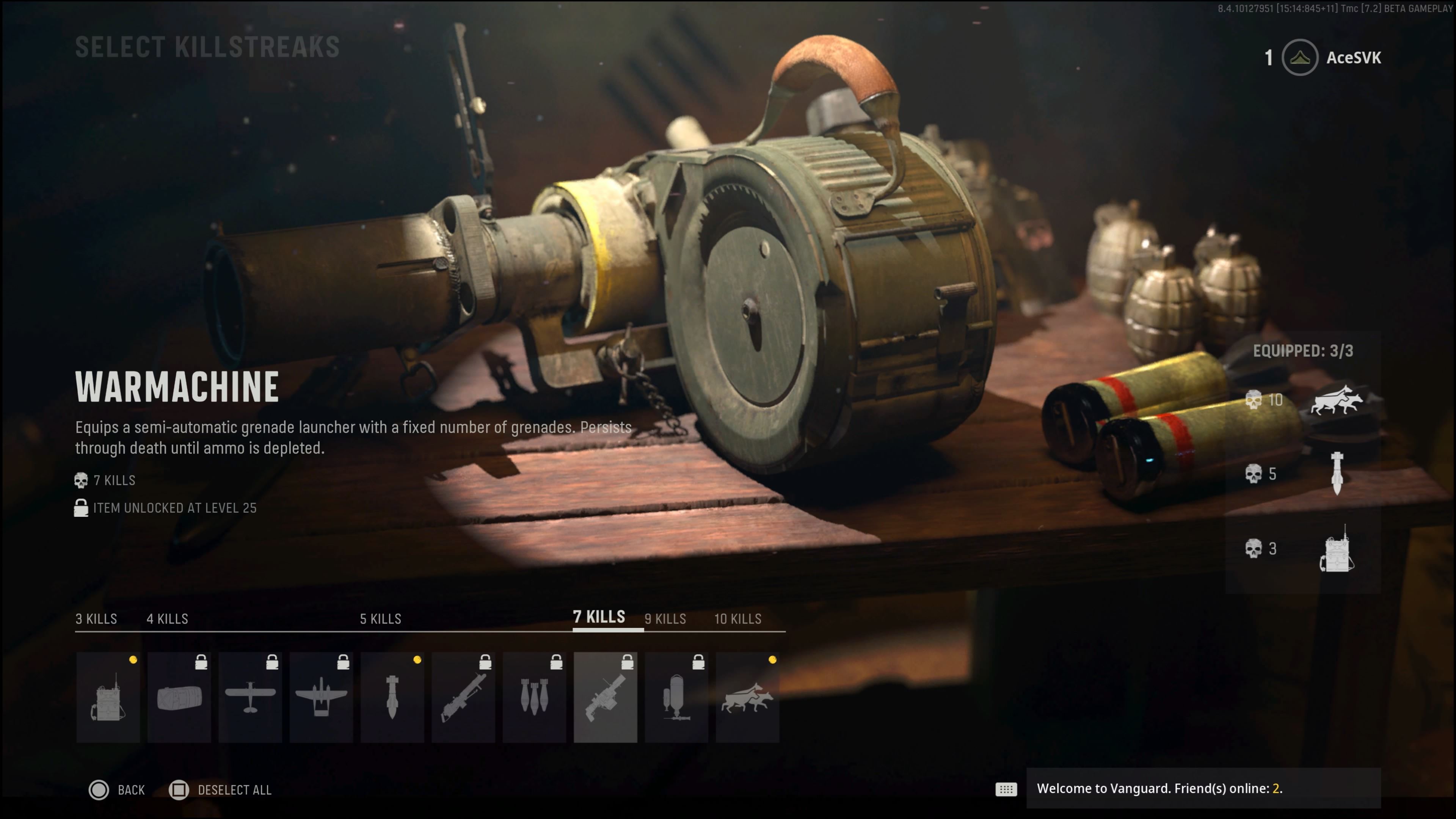
Task: Choose the care package killstreak slot
Action: [x=179, y=697]
